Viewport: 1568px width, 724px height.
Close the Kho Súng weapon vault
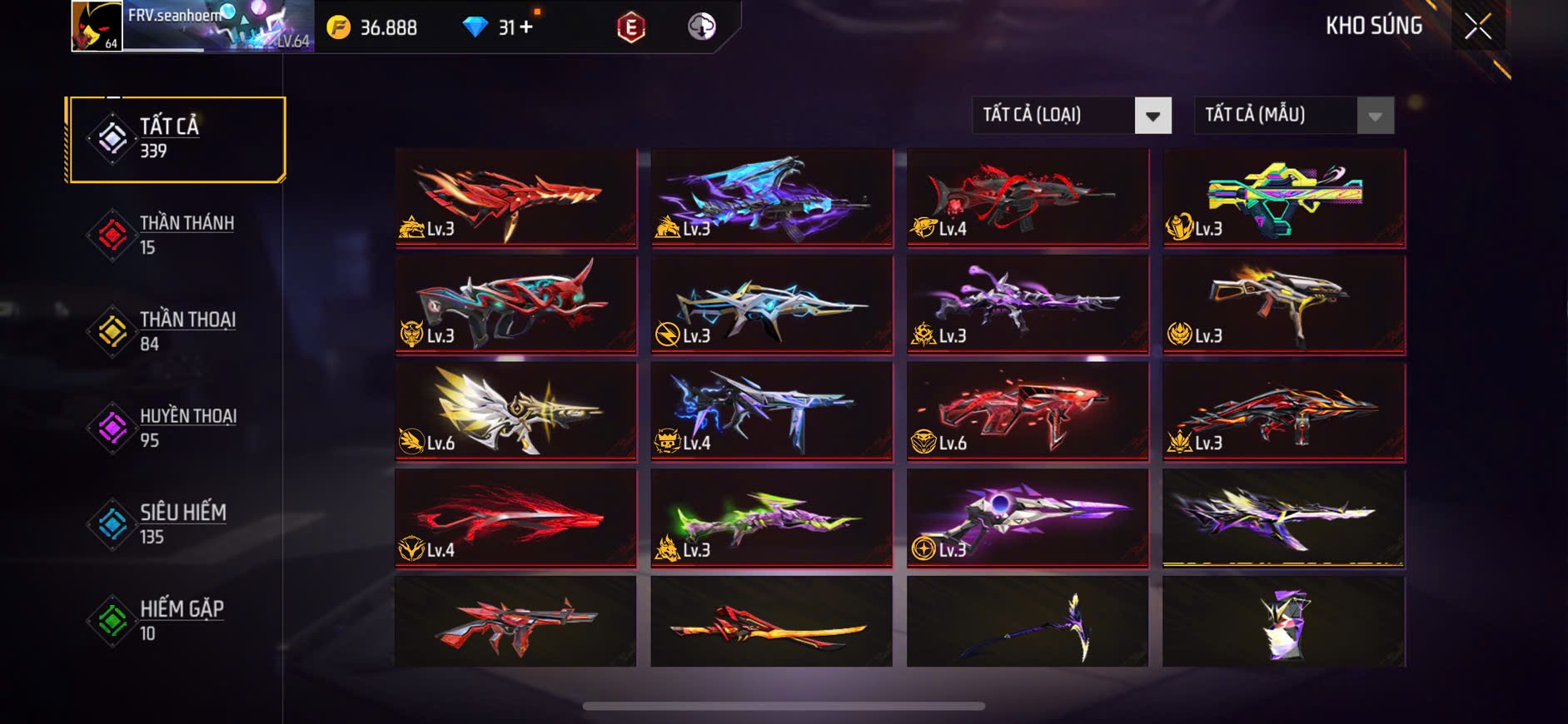1478,27
